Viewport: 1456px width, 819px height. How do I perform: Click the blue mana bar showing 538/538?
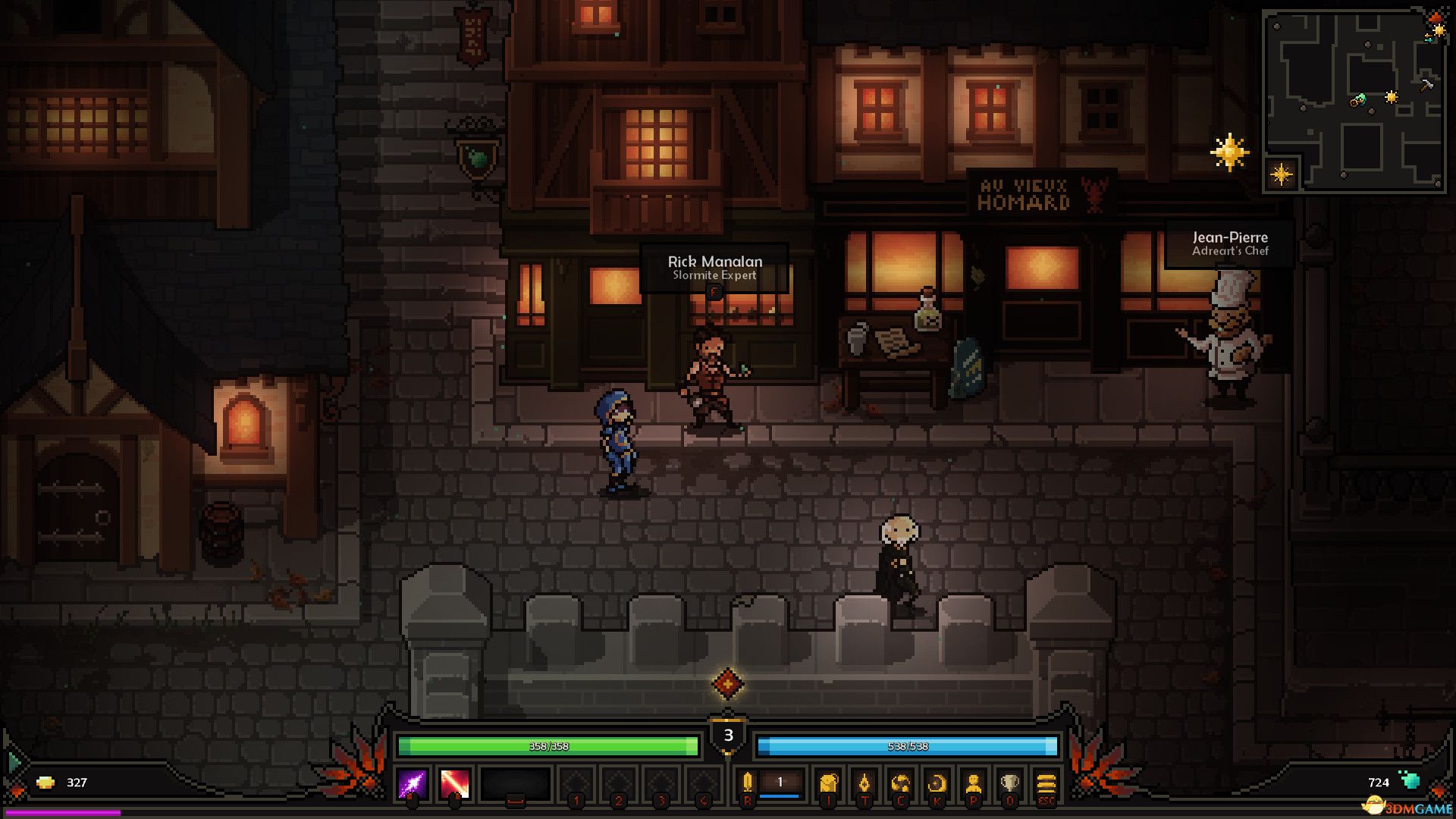[906, 746]
